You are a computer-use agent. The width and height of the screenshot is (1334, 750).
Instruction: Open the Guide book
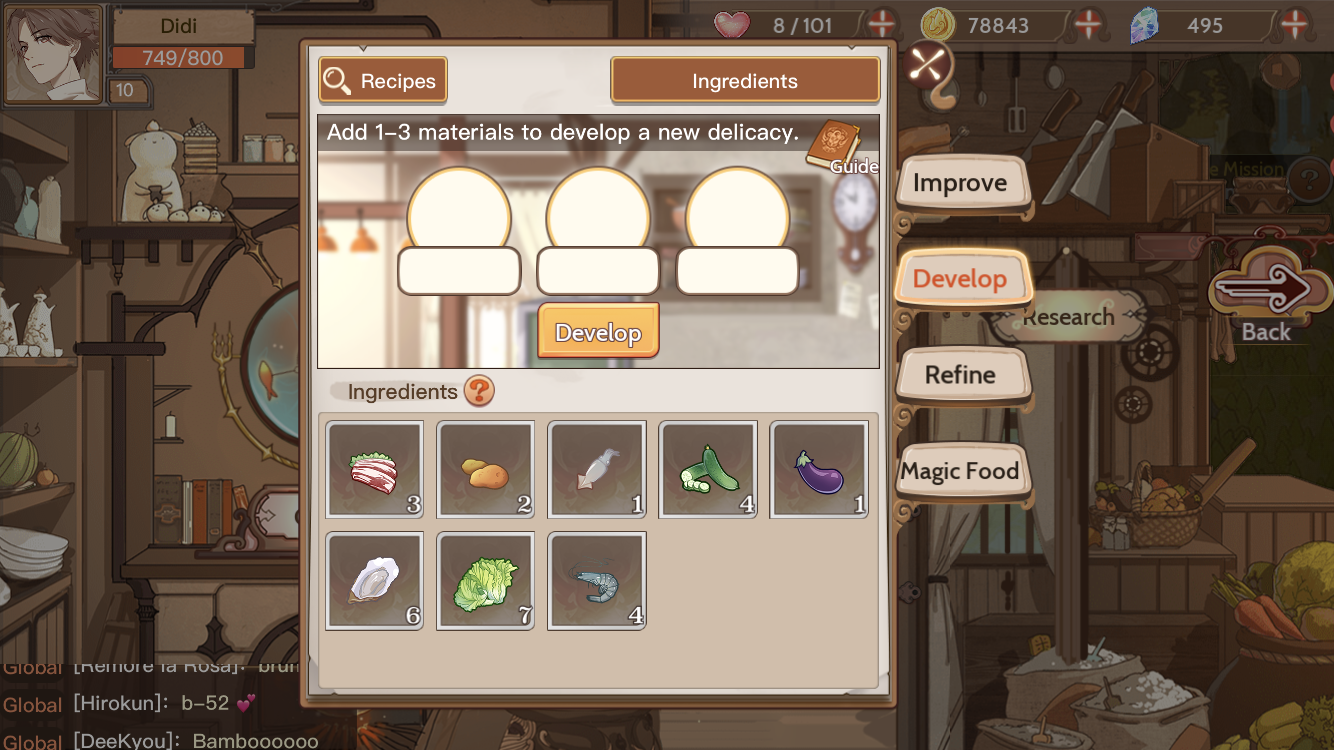pos(833,147)
